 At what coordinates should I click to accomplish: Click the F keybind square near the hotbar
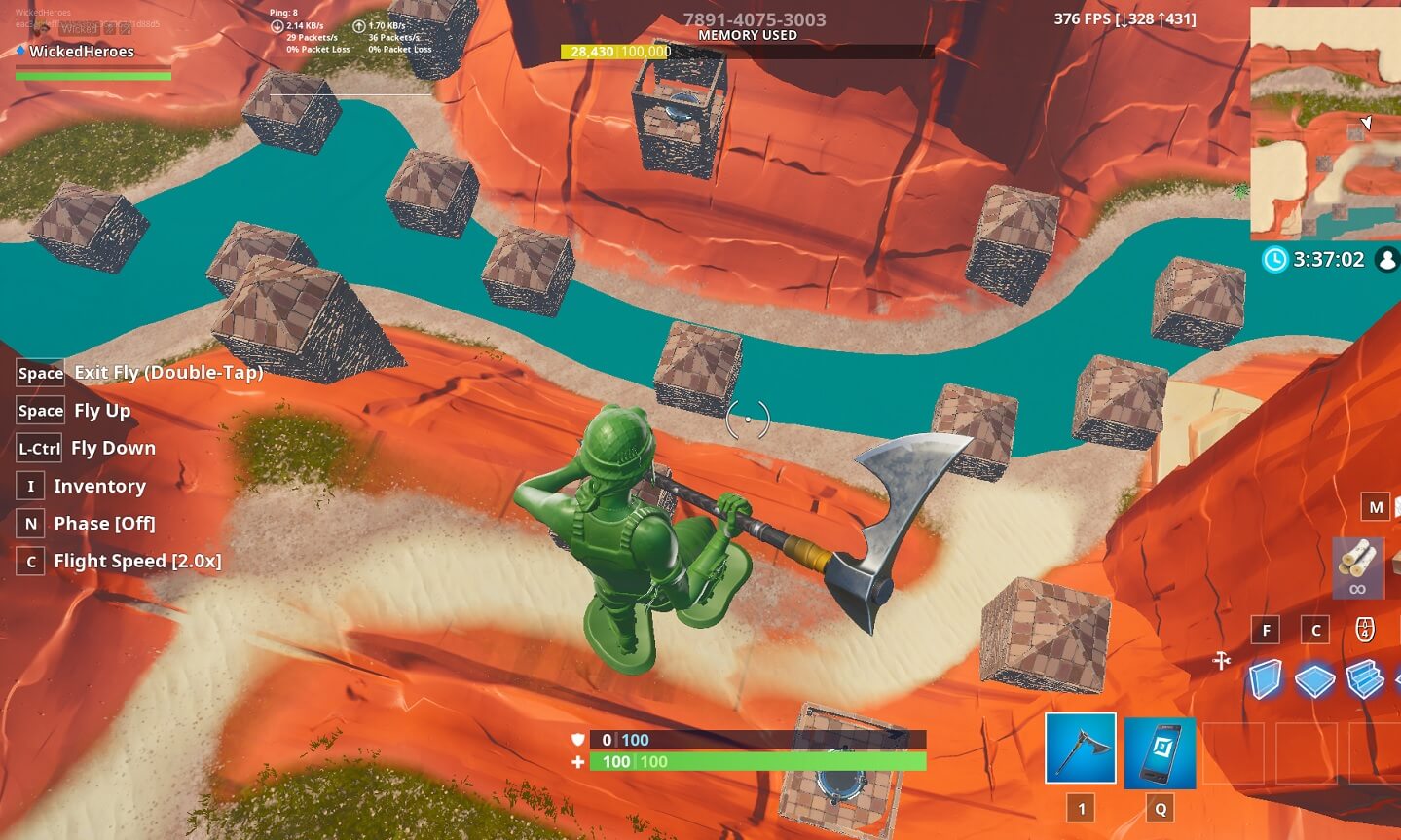point(1266,629)
